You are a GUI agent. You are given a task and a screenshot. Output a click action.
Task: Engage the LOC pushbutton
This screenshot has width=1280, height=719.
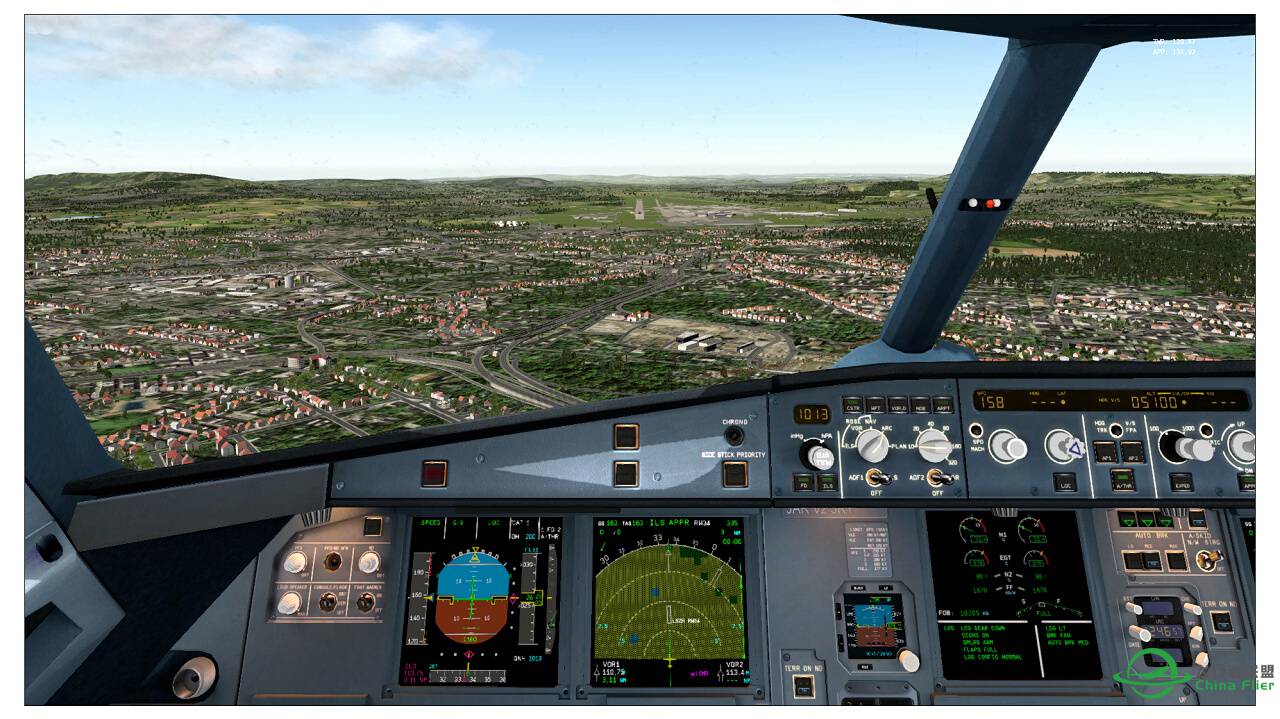click(x=1065, y=482)
